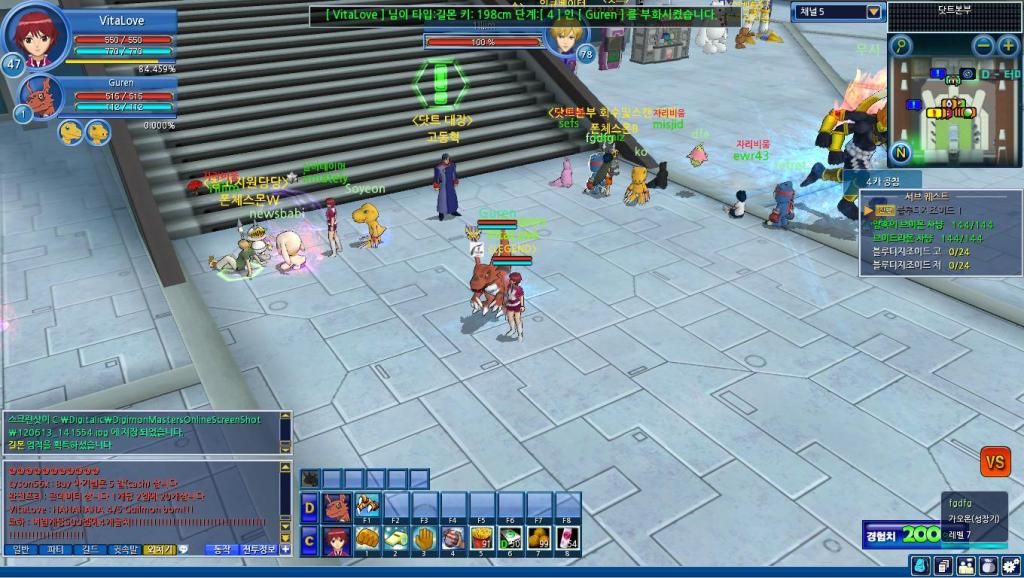This screenshot has height=578, width=1024.
Task: Click VitaLove's tamer portrait
Action: (37, 37)
